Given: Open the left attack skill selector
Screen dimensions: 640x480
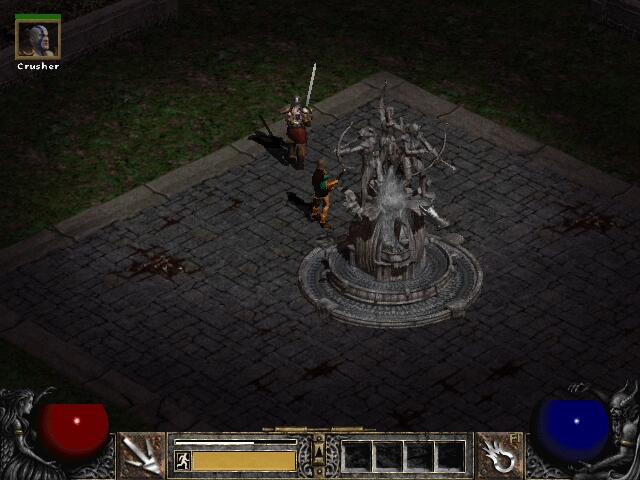Looking at the screenshot, I should click(142, 455).
